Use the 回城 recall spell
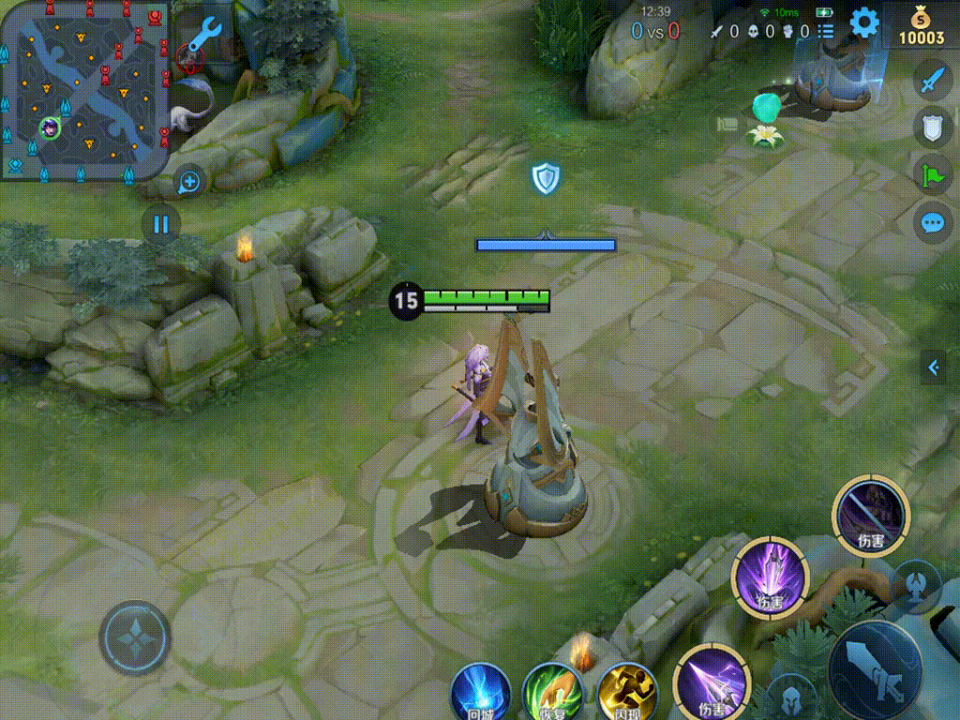 coord(480,692)
